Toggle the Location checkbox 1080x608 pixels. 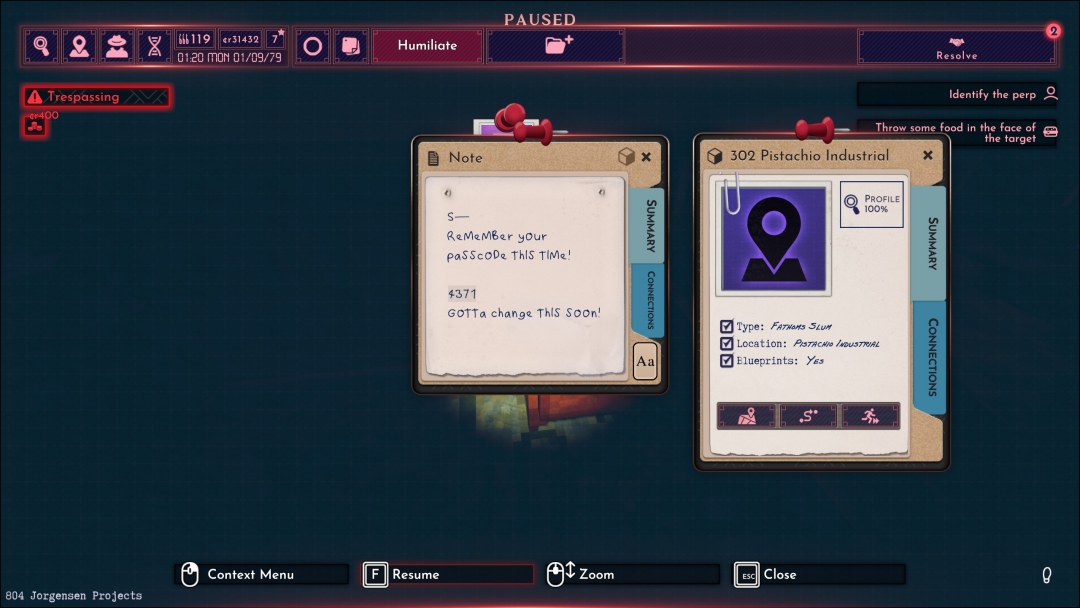[727, 344]
